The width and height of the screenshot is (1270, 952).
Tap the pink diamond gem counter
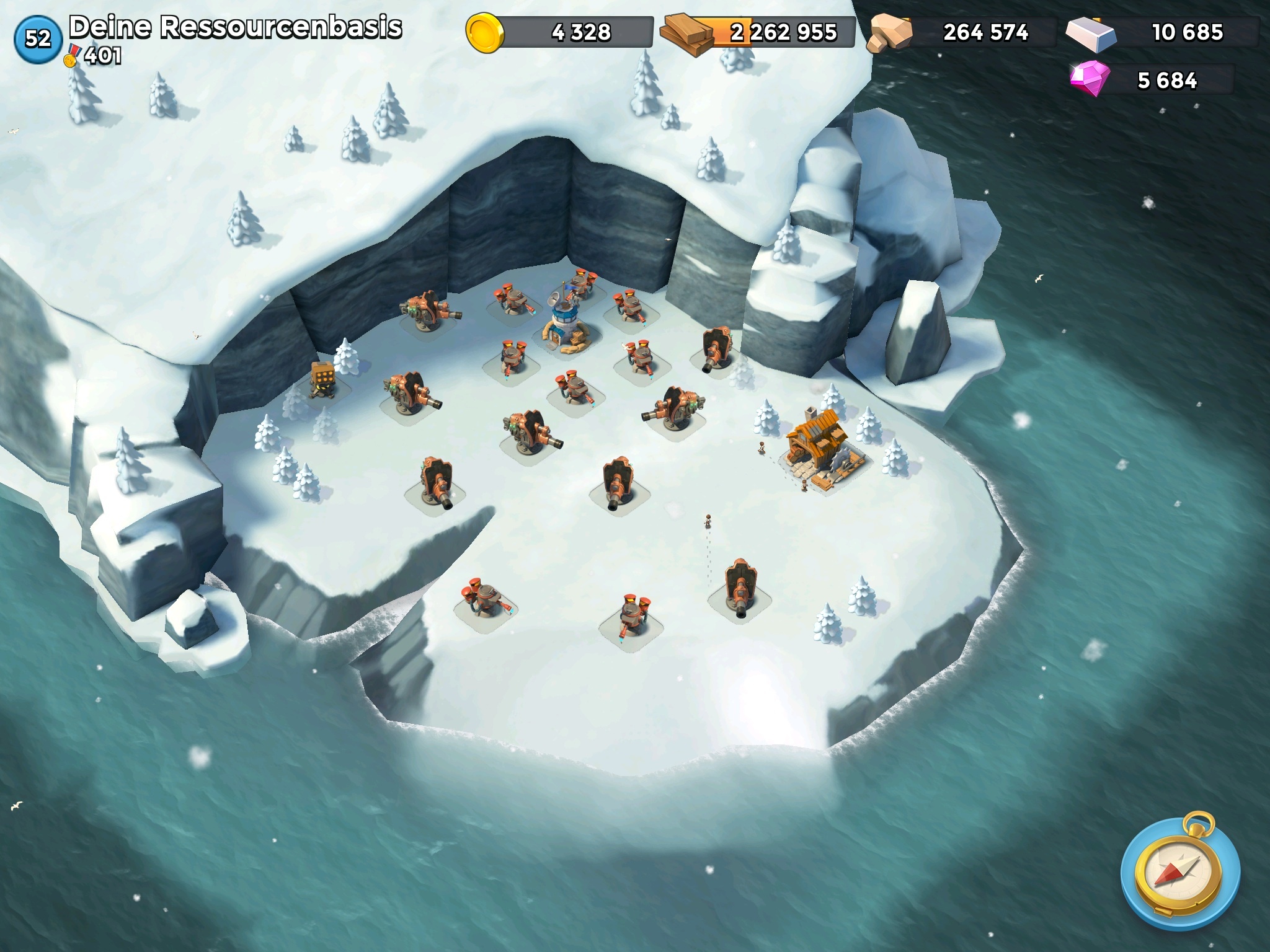[x=1152, y=80]
